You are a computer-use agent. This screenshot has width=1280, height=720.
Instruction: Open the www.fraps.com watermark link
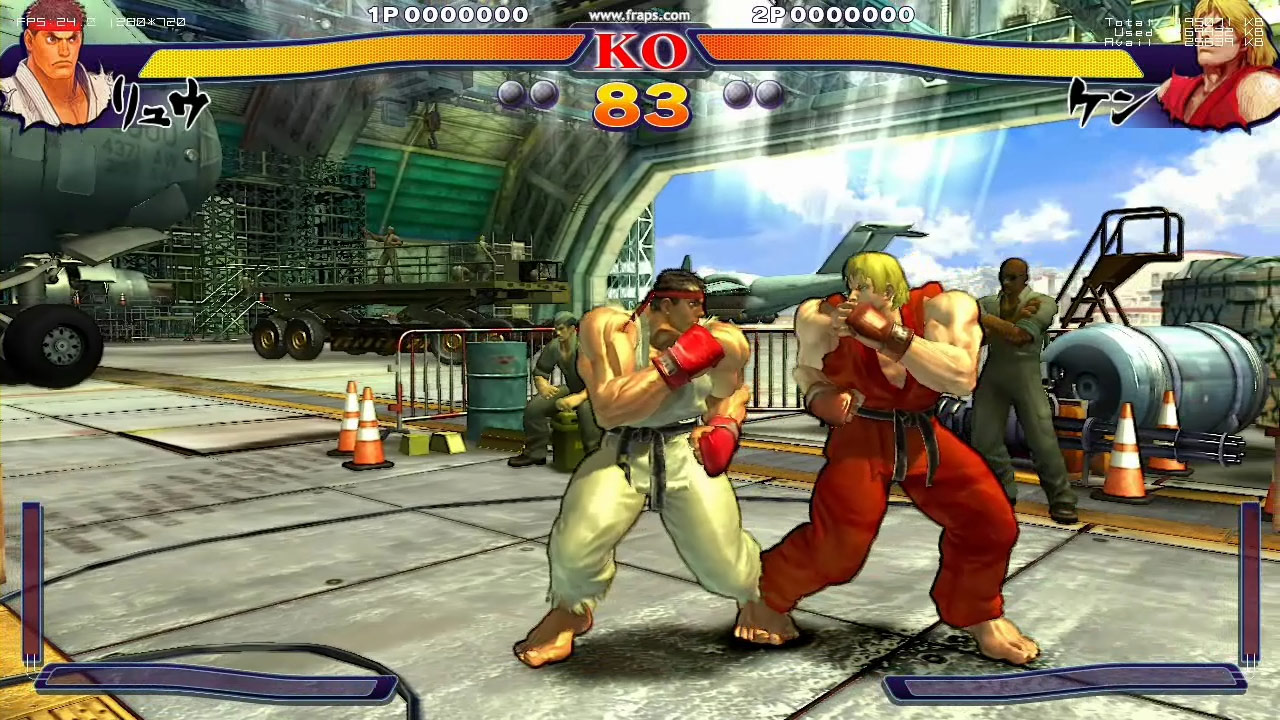click(639, 15)
